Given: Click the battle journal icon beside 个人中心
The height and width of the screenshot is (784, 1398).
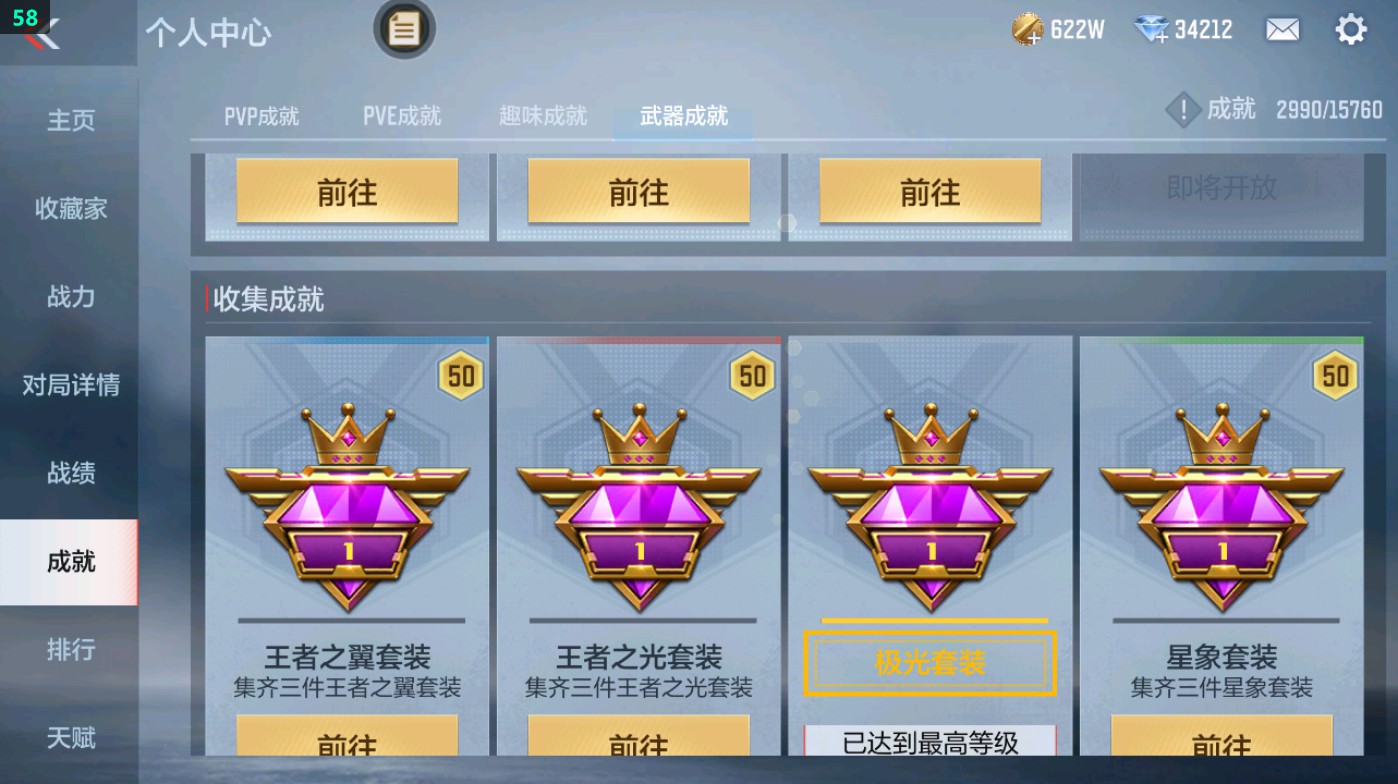Looking at the screenshot, I should (x=404, y=31).
